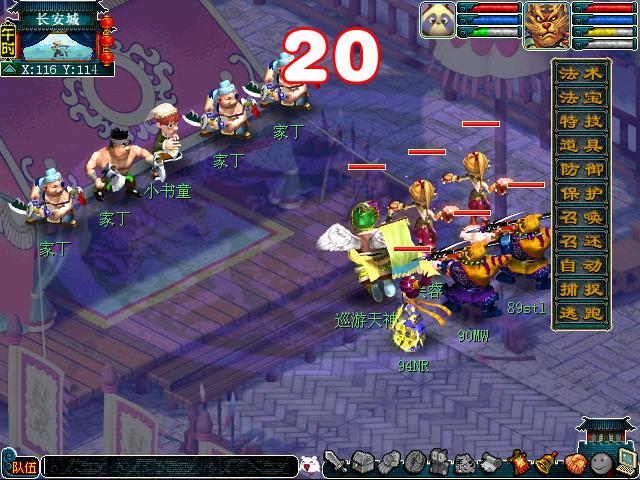Click the 召唤 summon command

point(580,218)
